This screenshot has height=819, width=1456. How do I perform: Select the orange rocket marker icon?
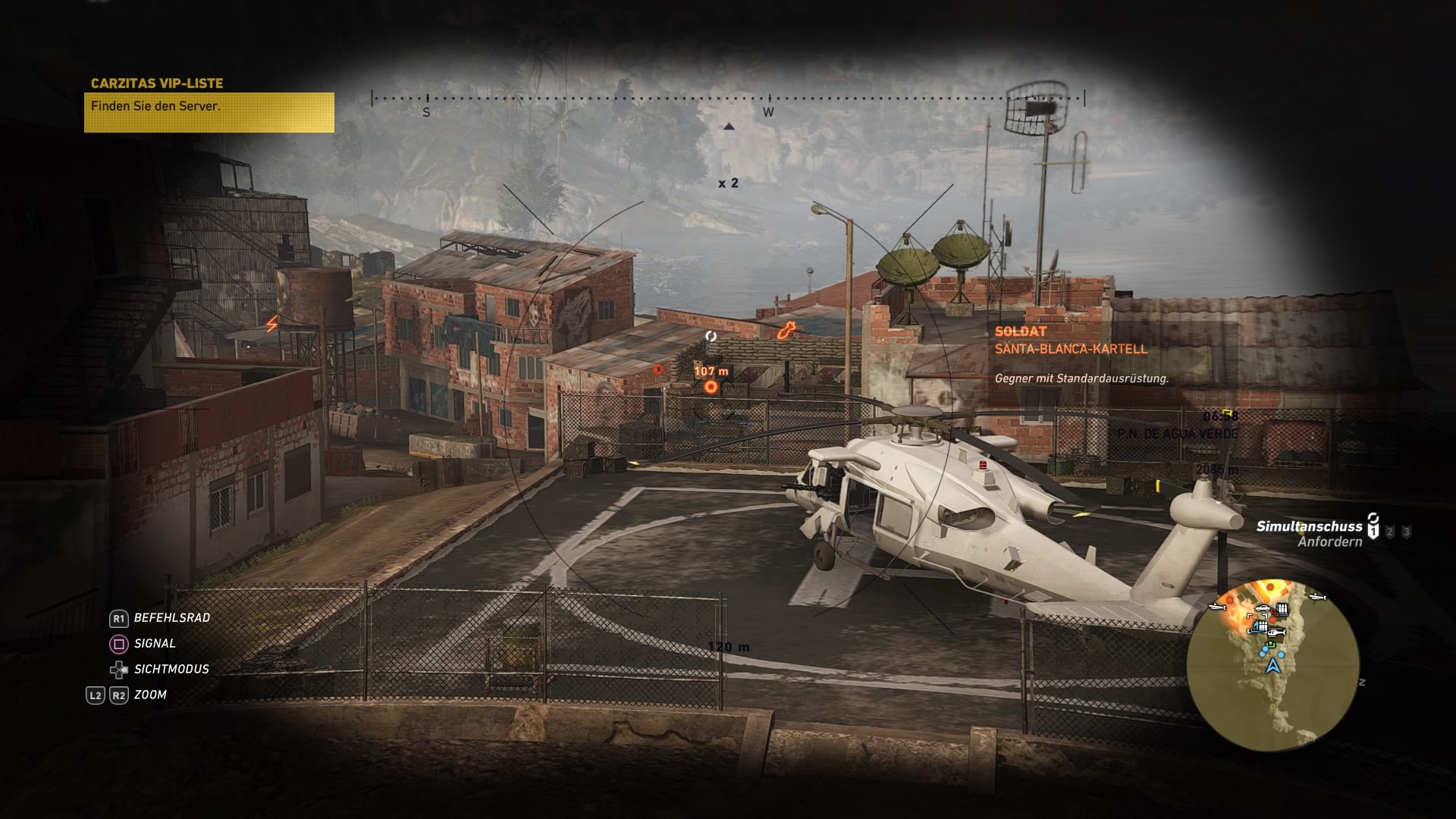click(786, 330)
